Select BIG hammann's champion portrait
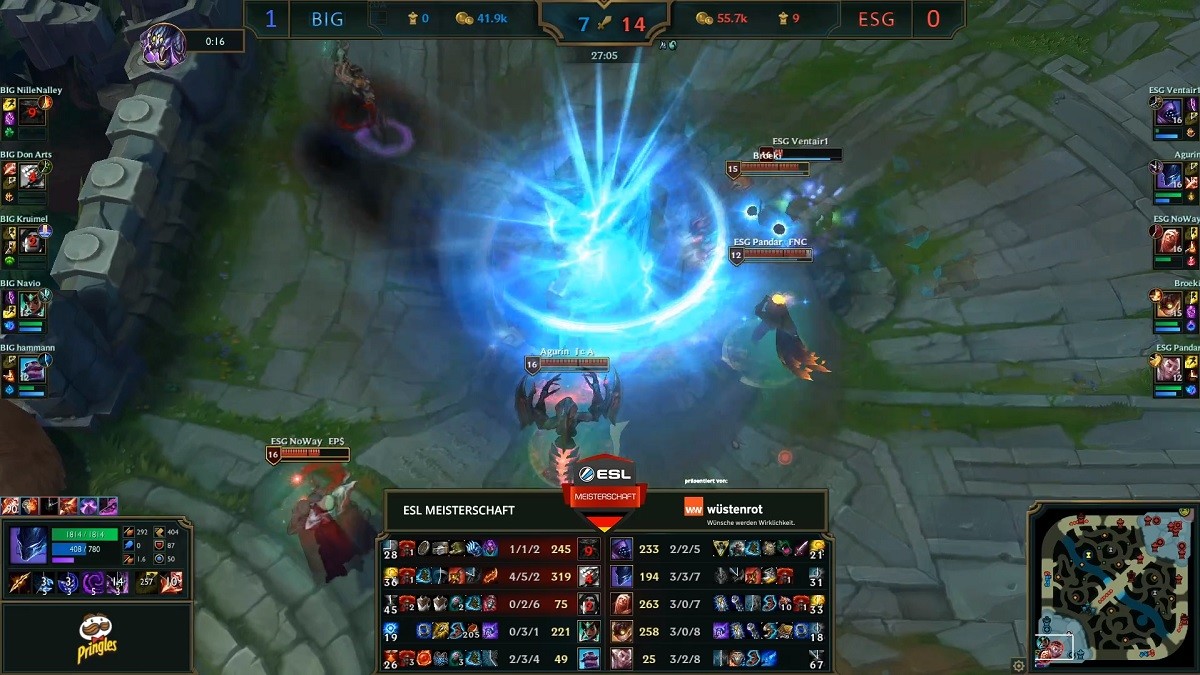Image resolution: width=1200 pixels, height=675 pixels. [31, 369]
